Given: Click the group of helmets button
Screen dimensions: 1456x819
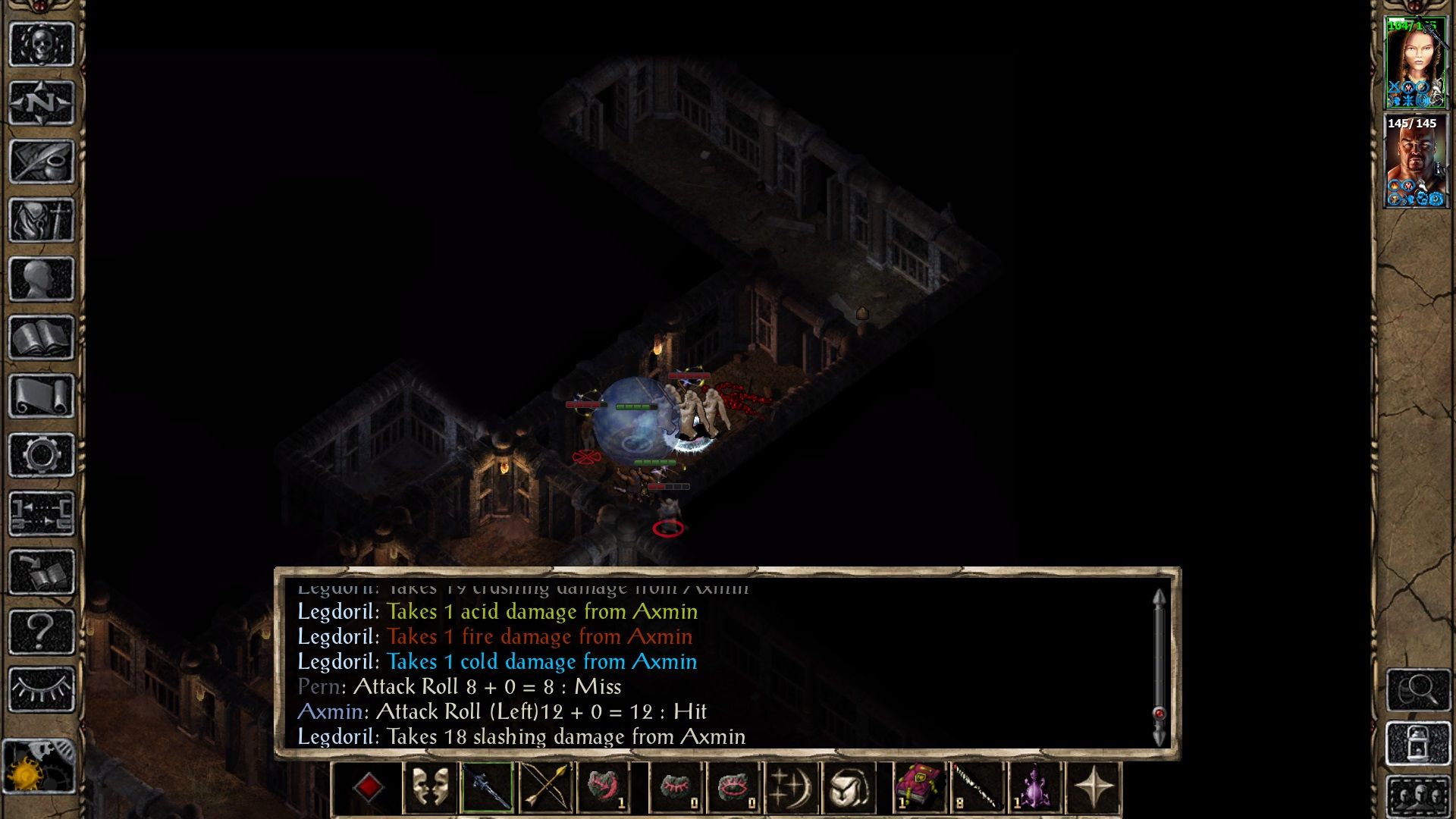Looking at the screenshot, I should (1418, 797).
